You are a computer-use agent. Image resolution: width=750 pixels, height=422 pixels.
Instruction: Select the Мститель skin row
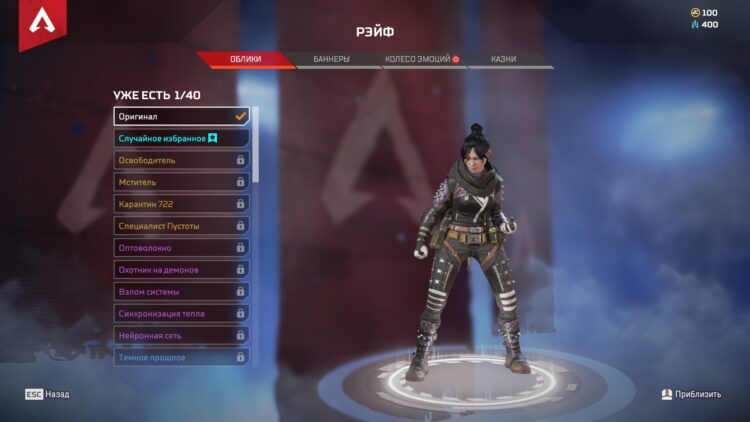pos(181,182)
